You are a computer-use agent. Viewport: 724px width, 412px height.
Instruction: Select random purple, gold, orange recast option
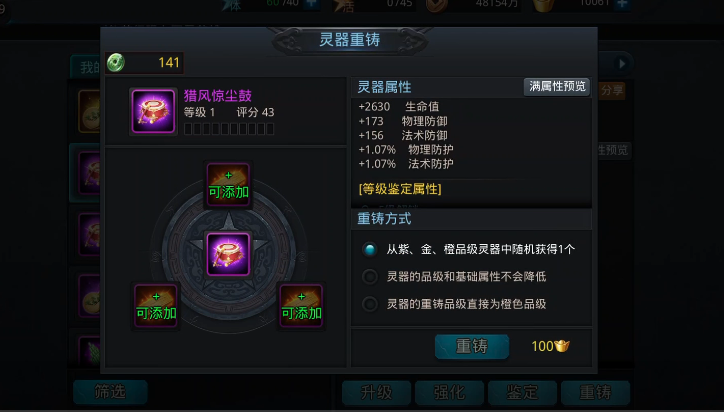pos(370,250)
